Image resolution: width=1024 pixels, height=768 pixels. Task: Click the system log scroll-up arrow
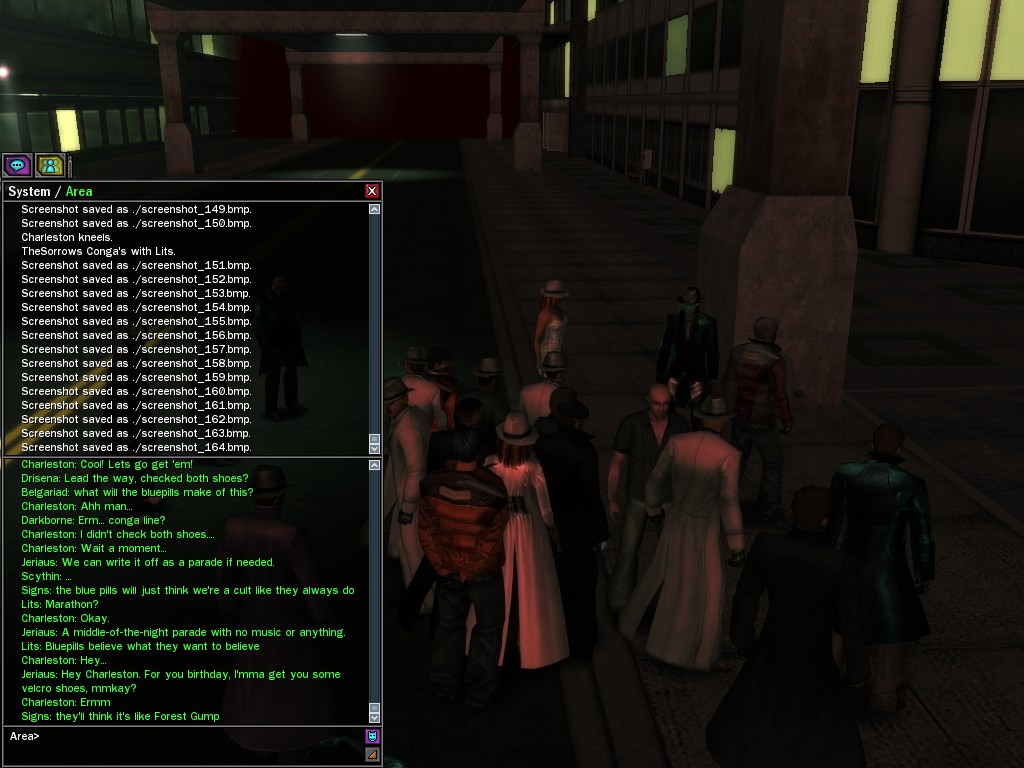[x=374, y=209]
